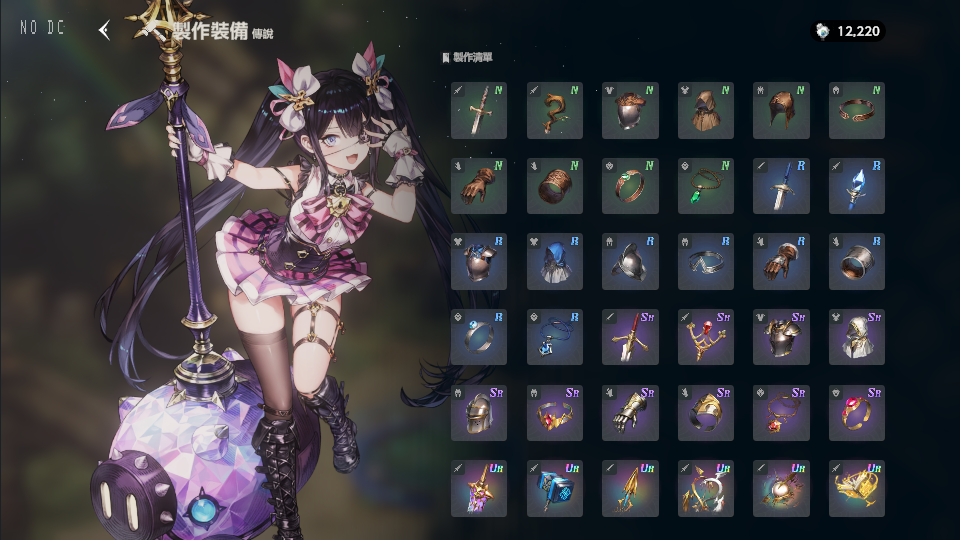The image size is (960, 540).
Task: Select the R-rank steel helmet
Action: click(x=630, y=261)
